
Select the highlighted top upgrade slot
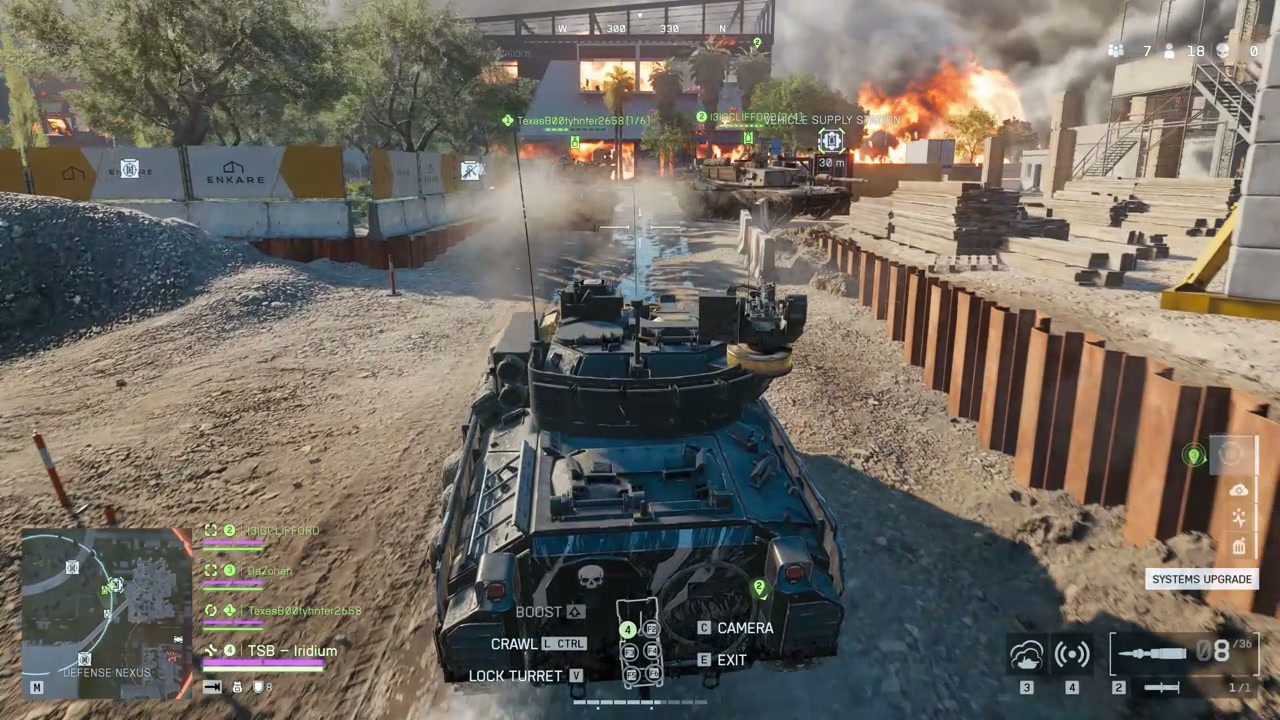tap(1232, 455)
